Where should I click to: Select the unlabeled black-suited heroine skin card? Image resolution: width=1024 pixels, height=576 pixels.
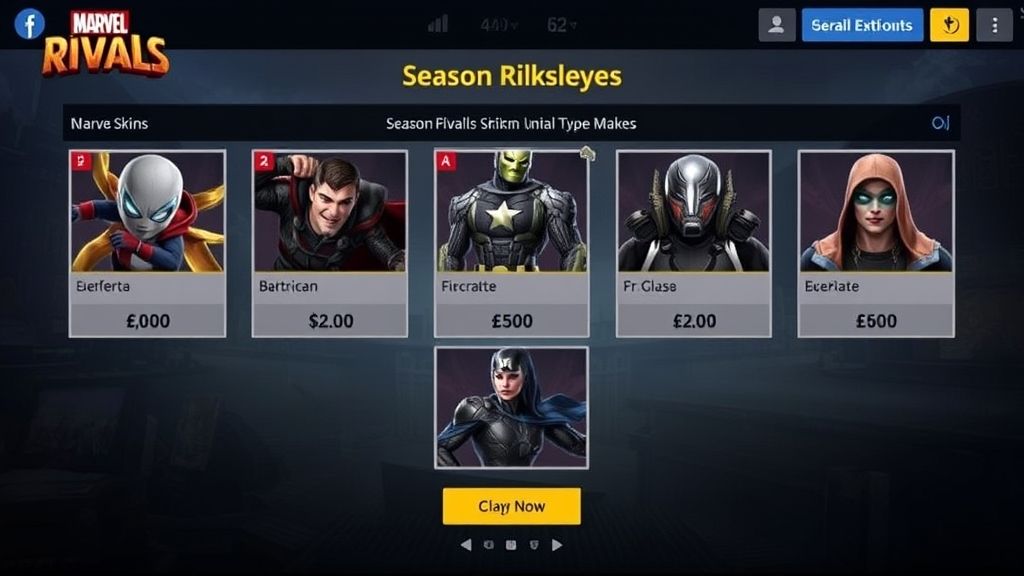511,407
